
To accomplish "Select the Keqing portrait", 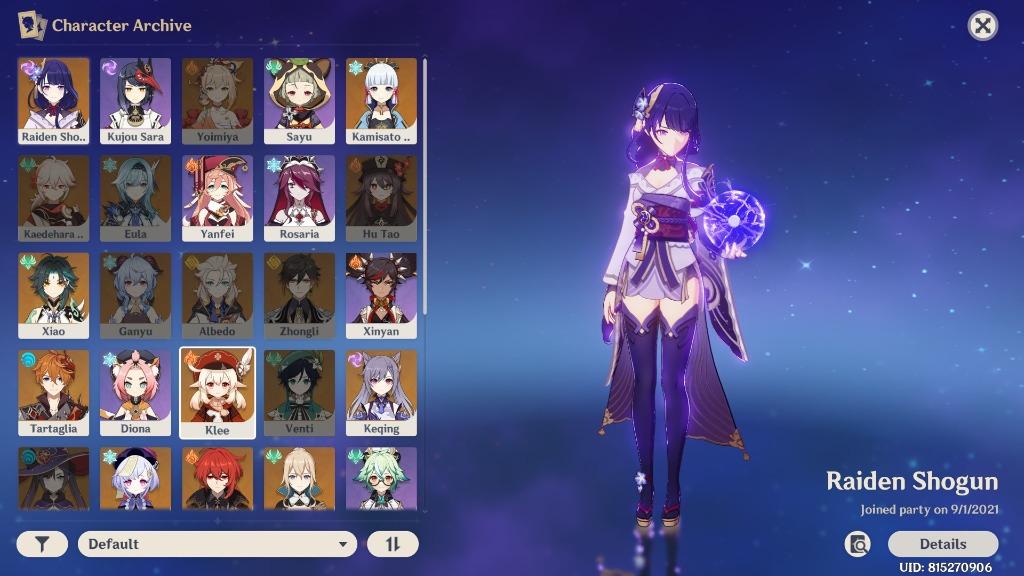I will [381, 392].
